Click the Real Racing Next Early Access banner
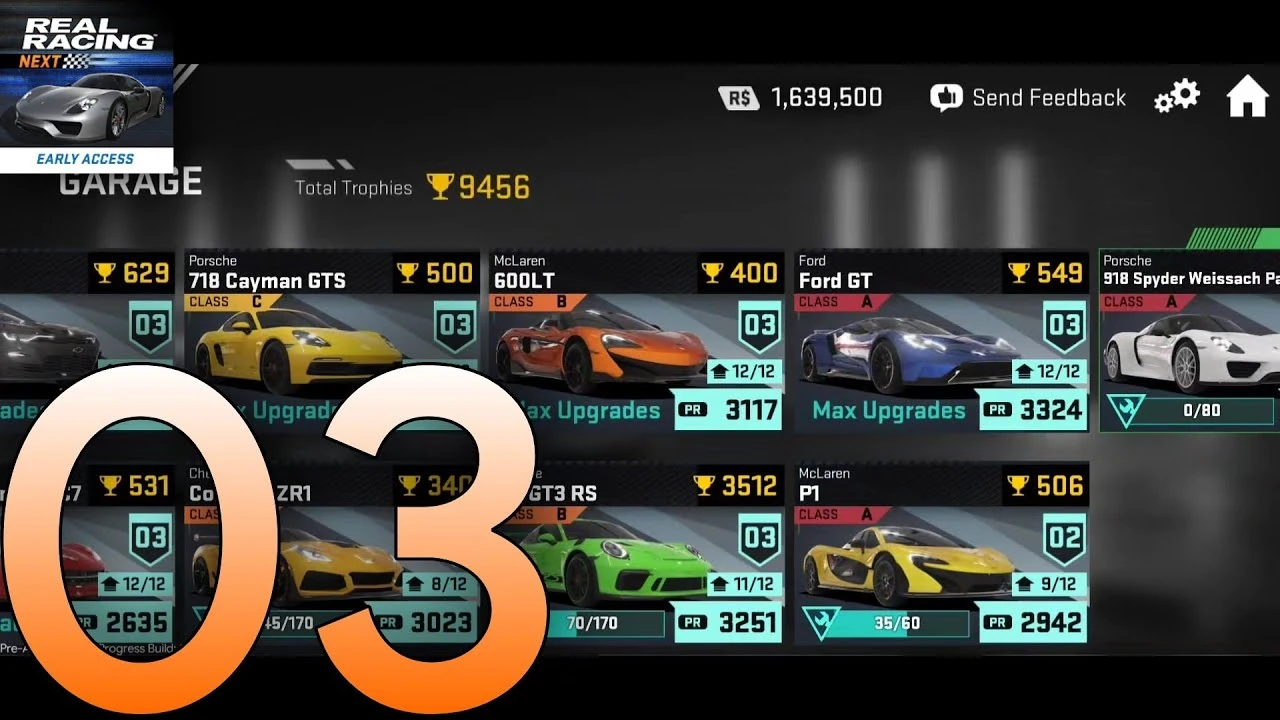The height and width of the screenshot is (720, 1280). click(87, 85)
